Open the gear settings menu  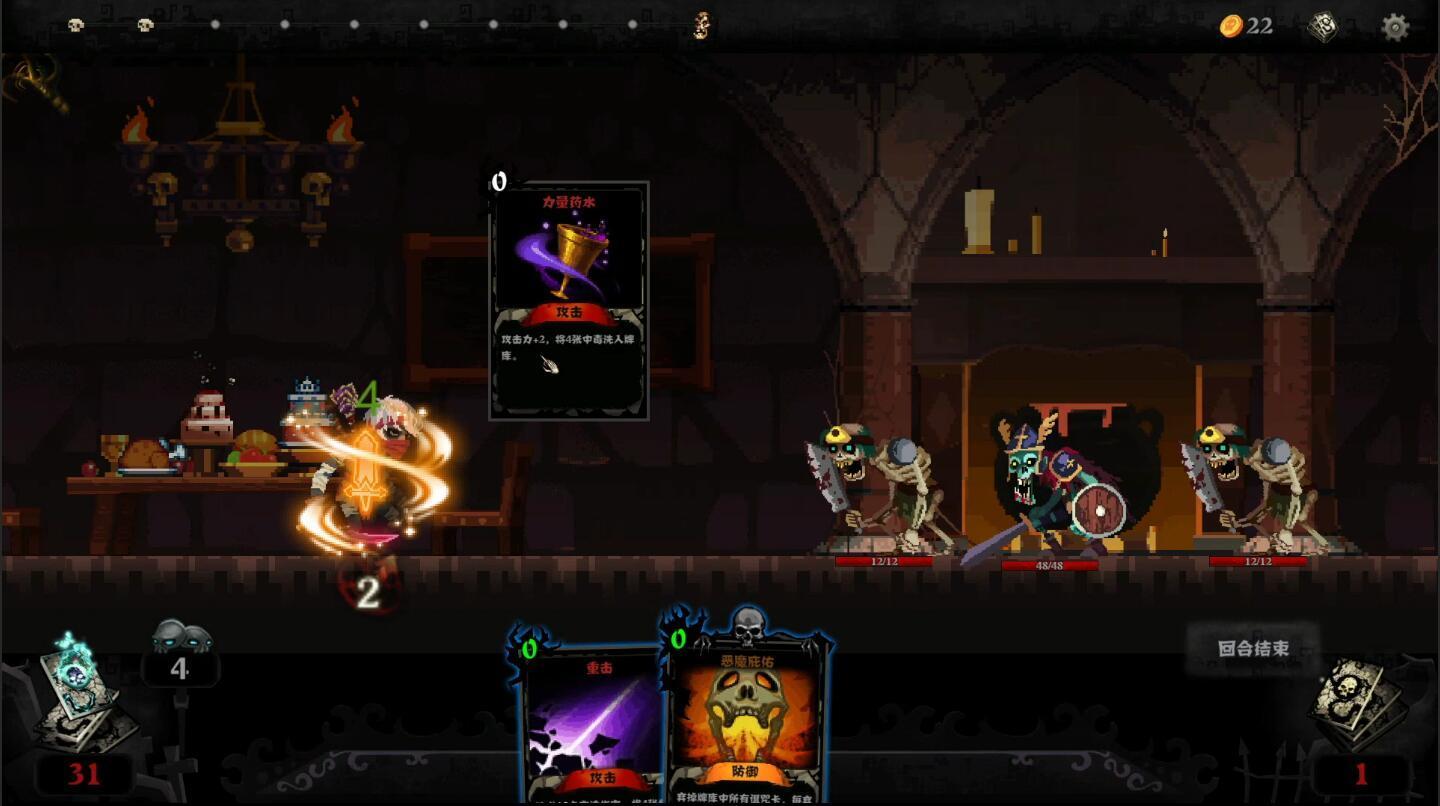coord(1394,27)
